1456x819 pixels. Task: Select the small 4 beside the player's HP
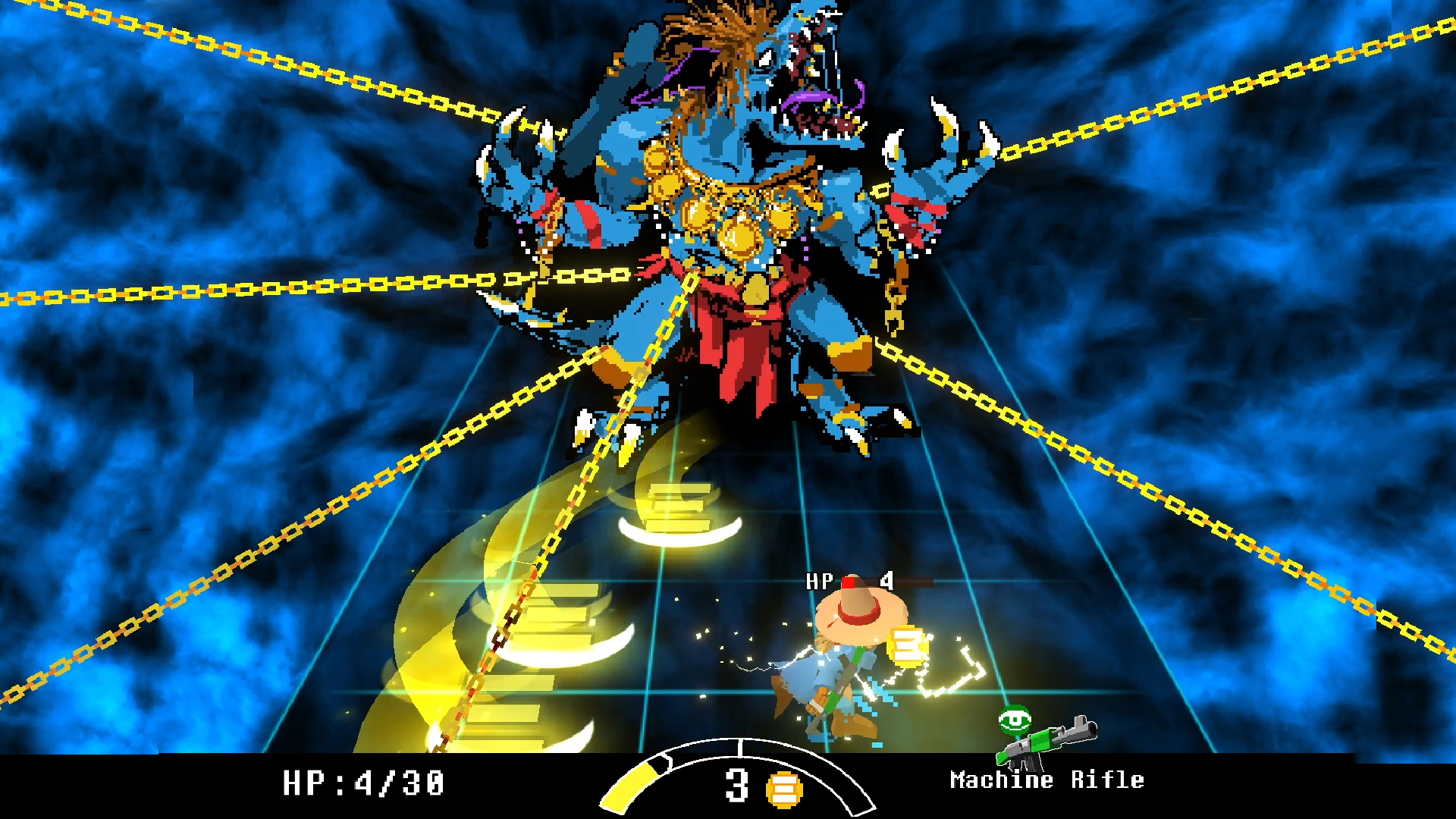[x=886, y=582]
